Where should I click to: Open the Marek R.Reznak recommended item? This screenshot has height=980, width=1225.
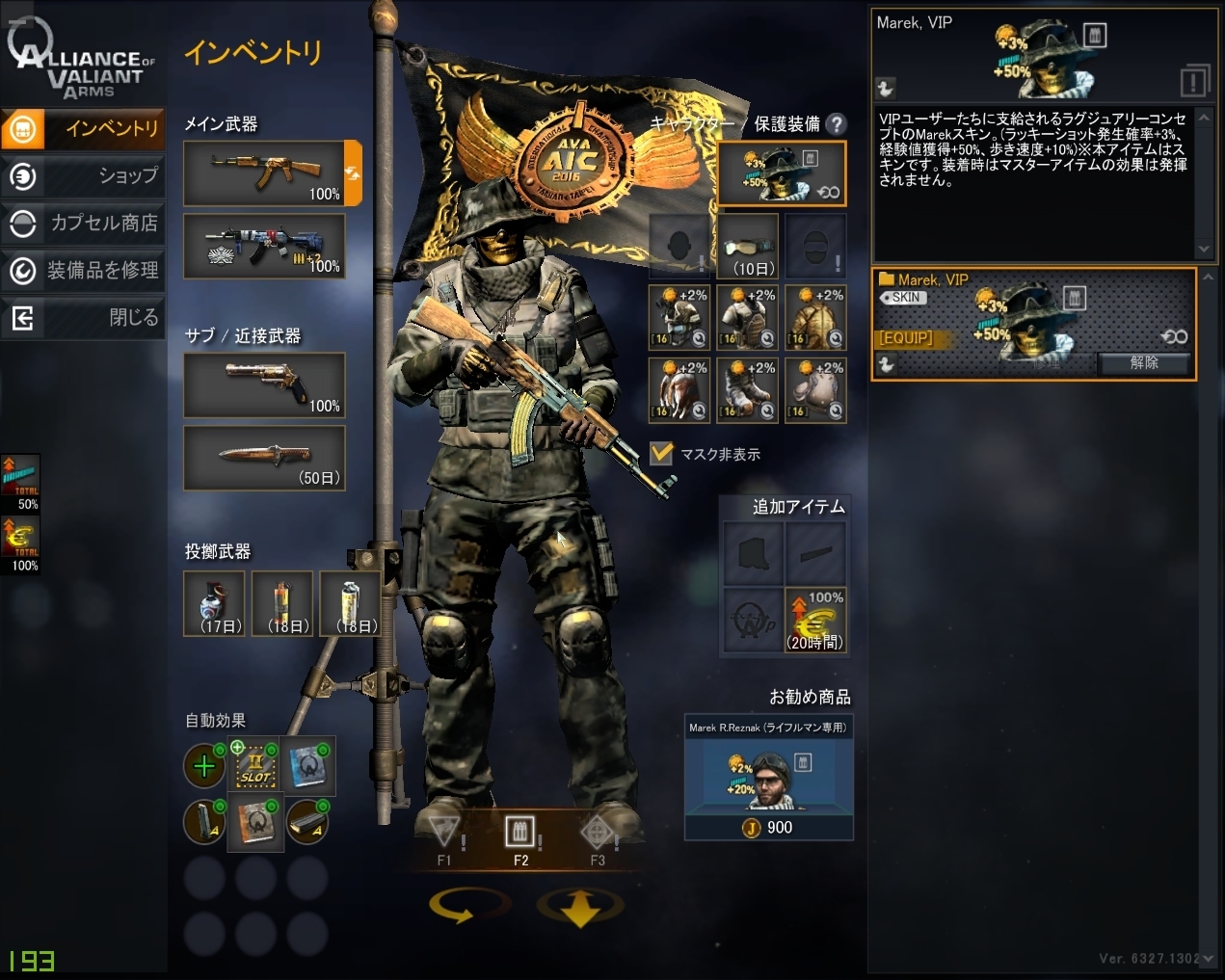click(768, 777)
